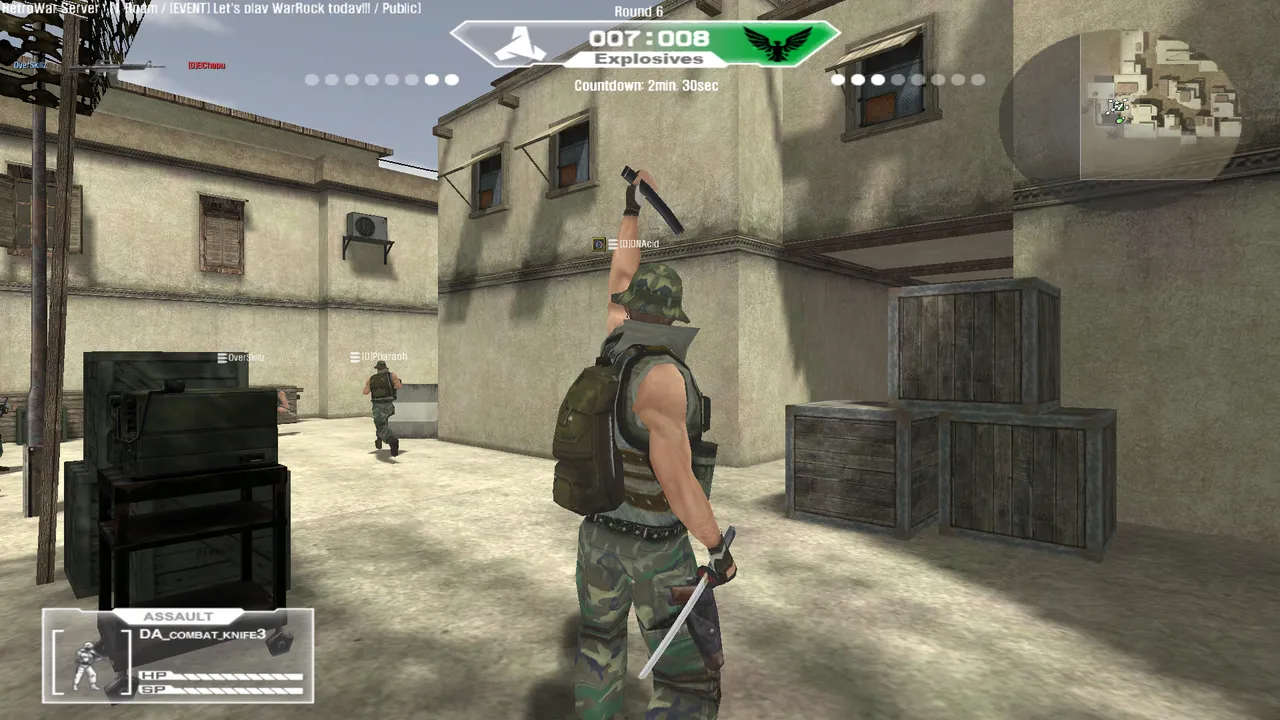
Task: Select the DA_COMBAT_KNIFE3 weapon panel
Action: pyautogui.click(x=204, y=635)
